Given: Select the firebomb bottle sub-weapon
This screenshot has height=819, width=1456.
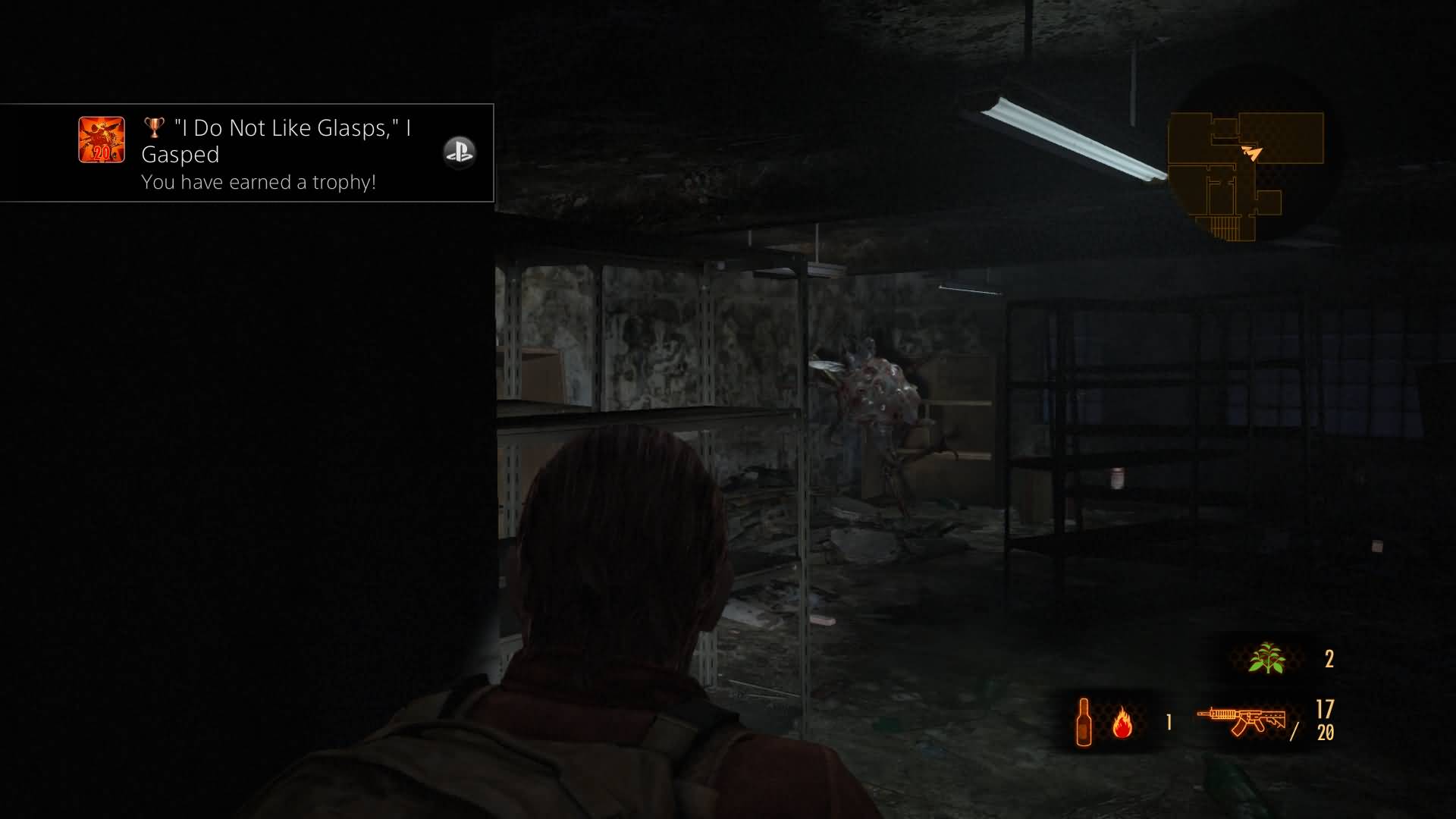Looking at the screenshot, I should (x=1084, y=721).
